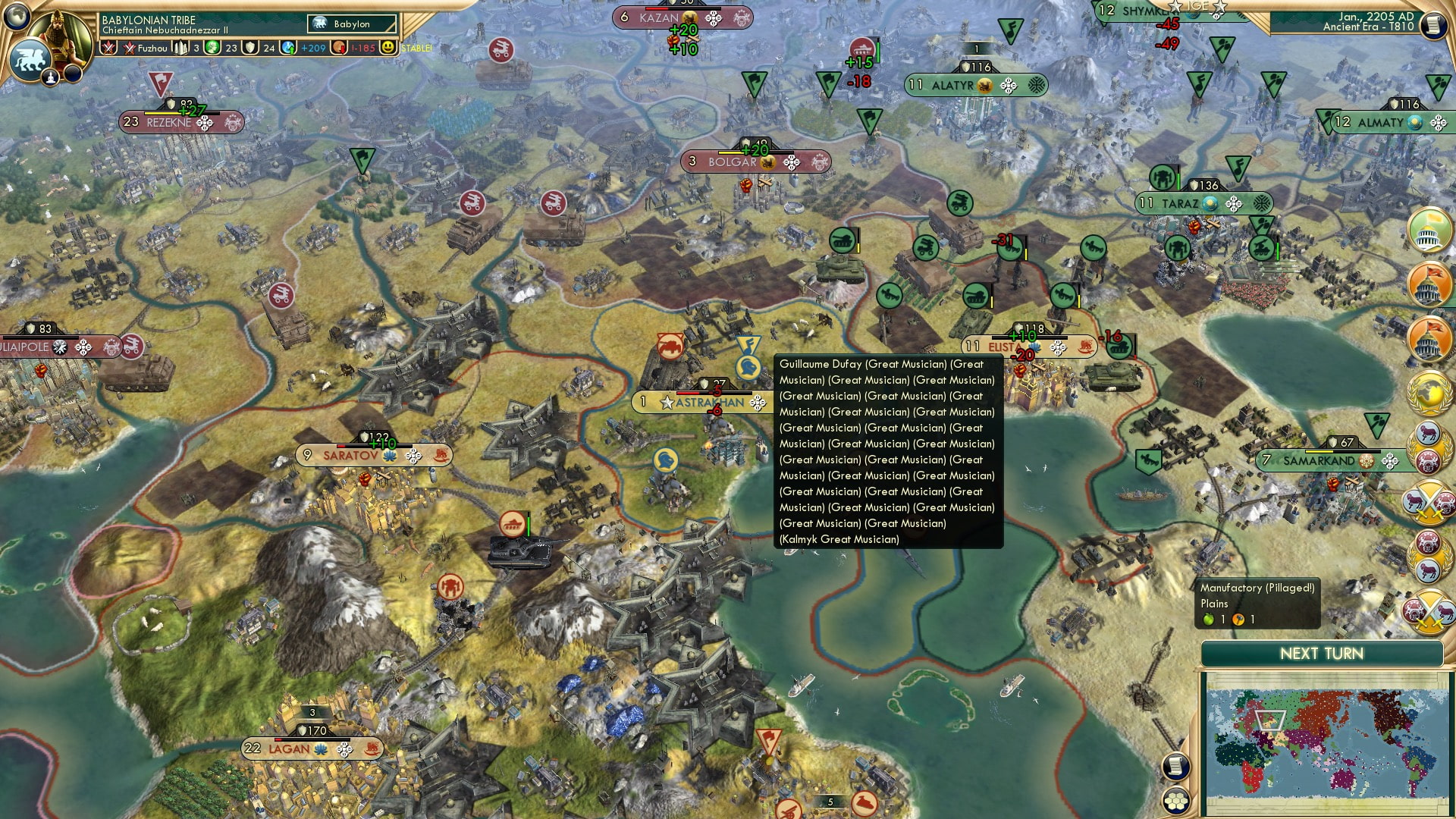
Task: Open the scroll log beside the date
Action: [1432, 25]
